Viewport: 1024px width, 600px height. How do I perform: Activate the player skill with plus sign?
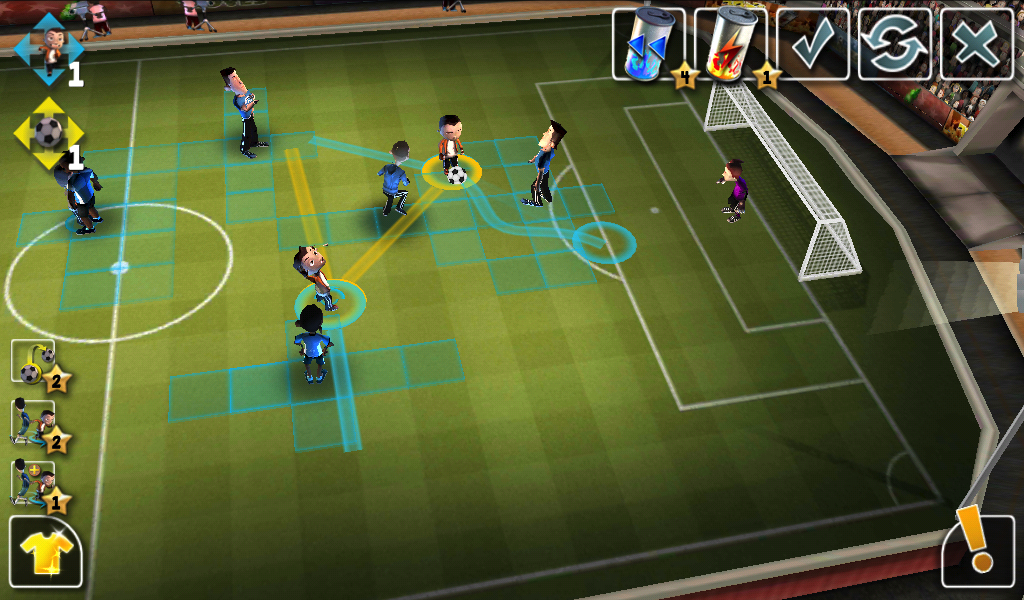(34, 483)
